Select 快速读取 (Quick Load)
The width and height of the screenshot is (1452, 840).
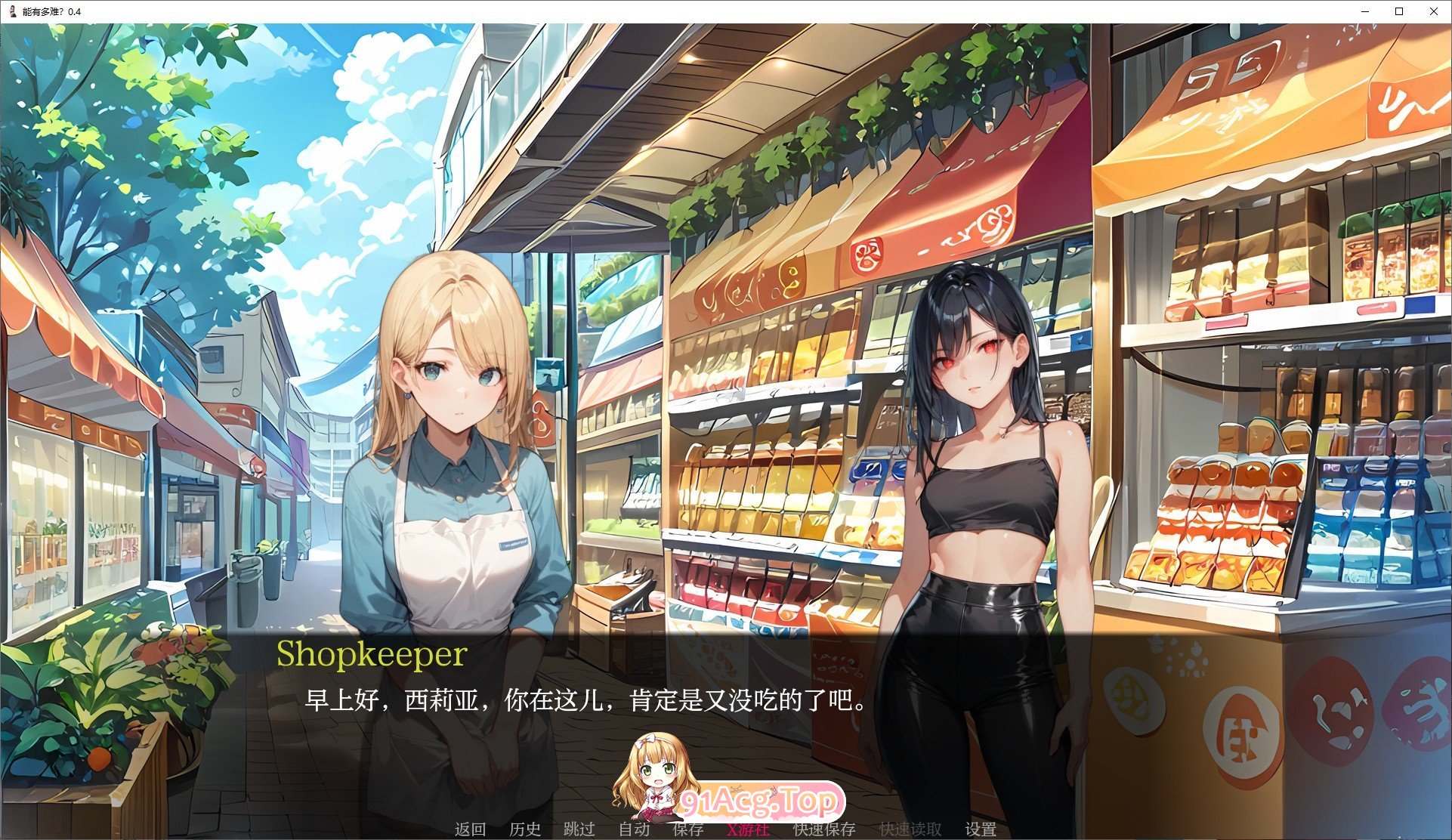pyautogui.click(x=910, y=829)
